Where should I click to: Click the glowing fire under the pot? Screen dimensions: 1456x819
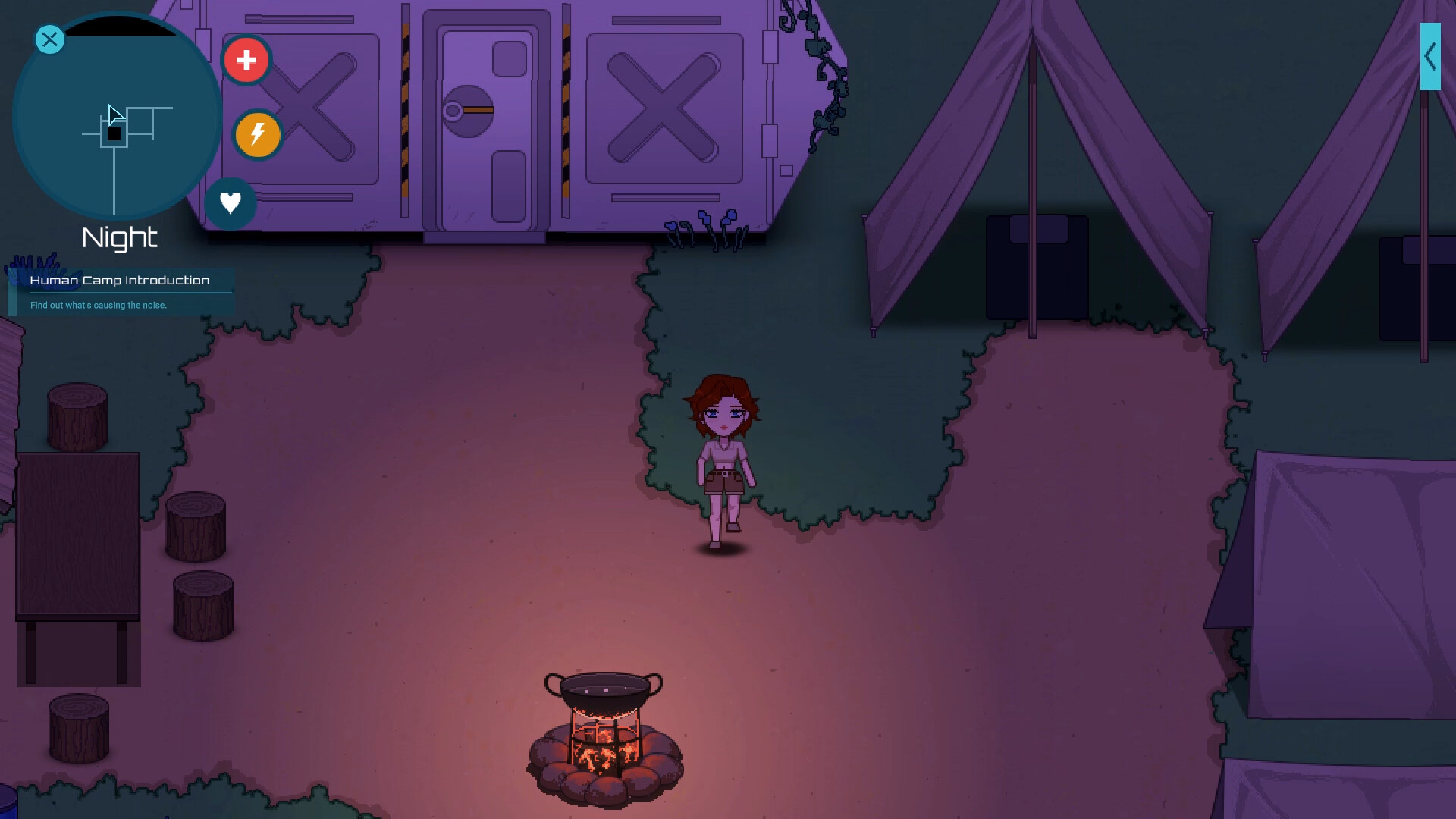604,751
